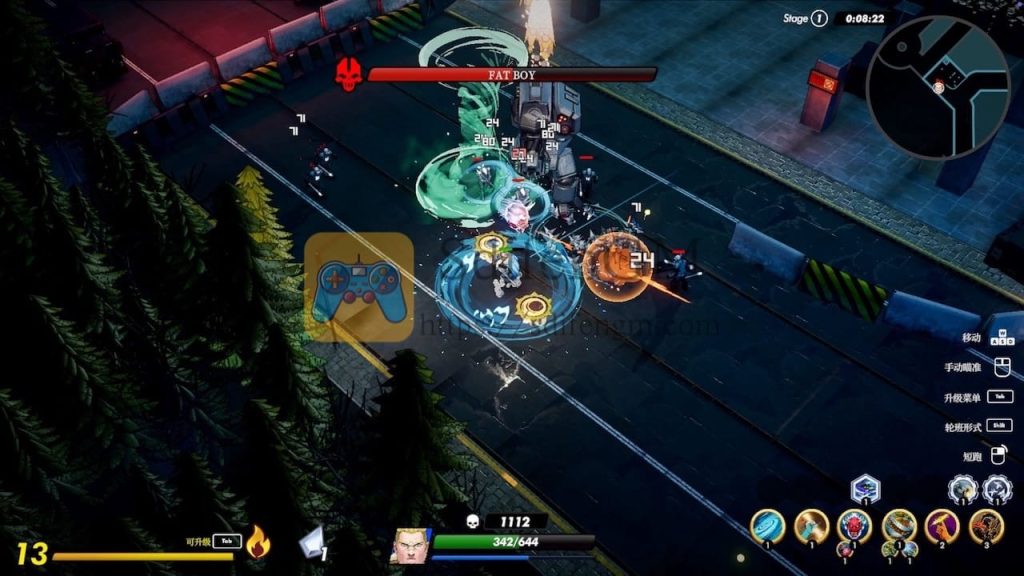Activate the purple lightning hand ability

pyautogui.click(x=942, y=525)
